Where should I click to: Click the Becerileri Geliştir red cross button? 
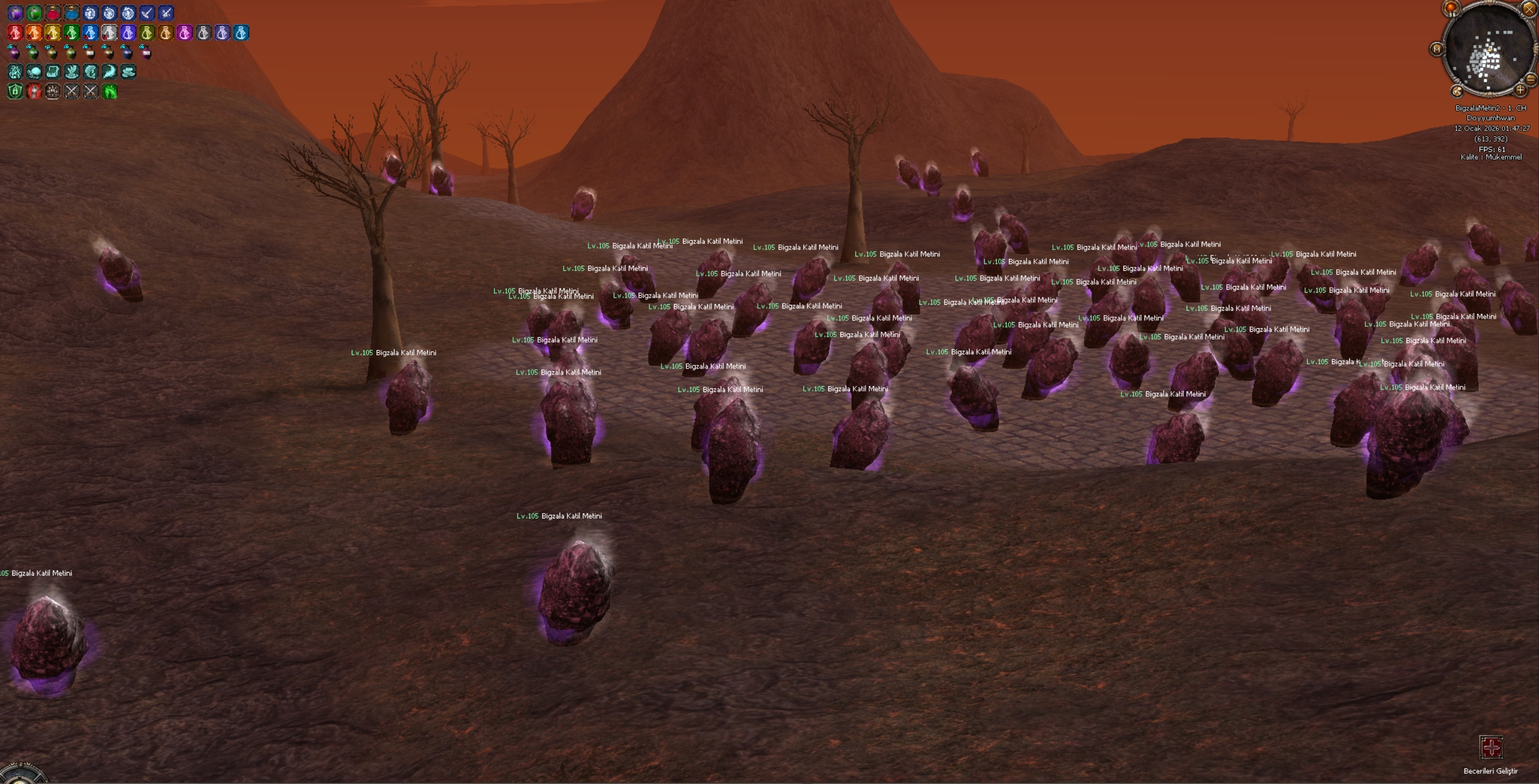[1491, 747]
